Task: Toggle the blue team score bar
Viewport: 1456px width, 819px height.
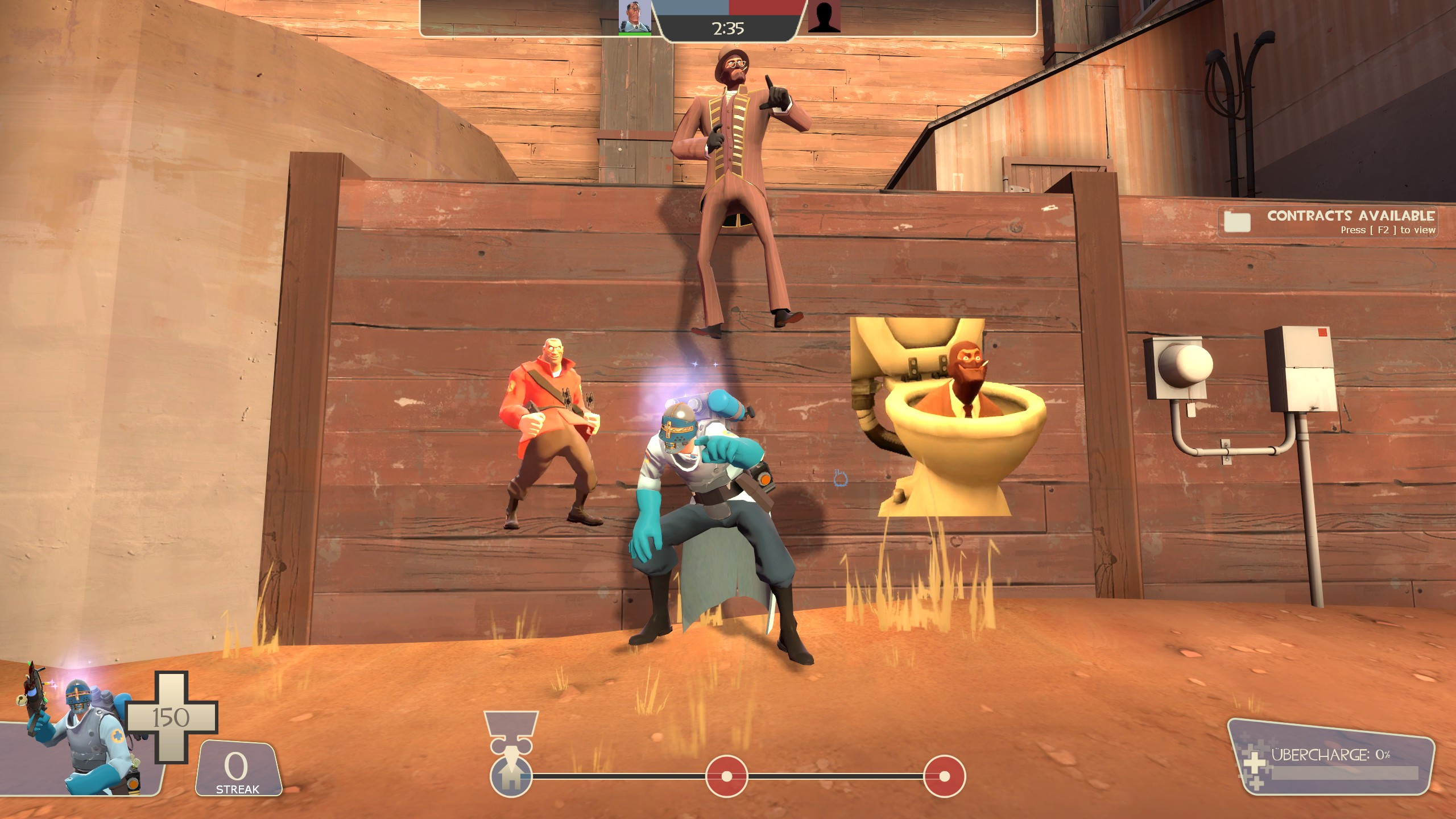Action: (691, 9)
